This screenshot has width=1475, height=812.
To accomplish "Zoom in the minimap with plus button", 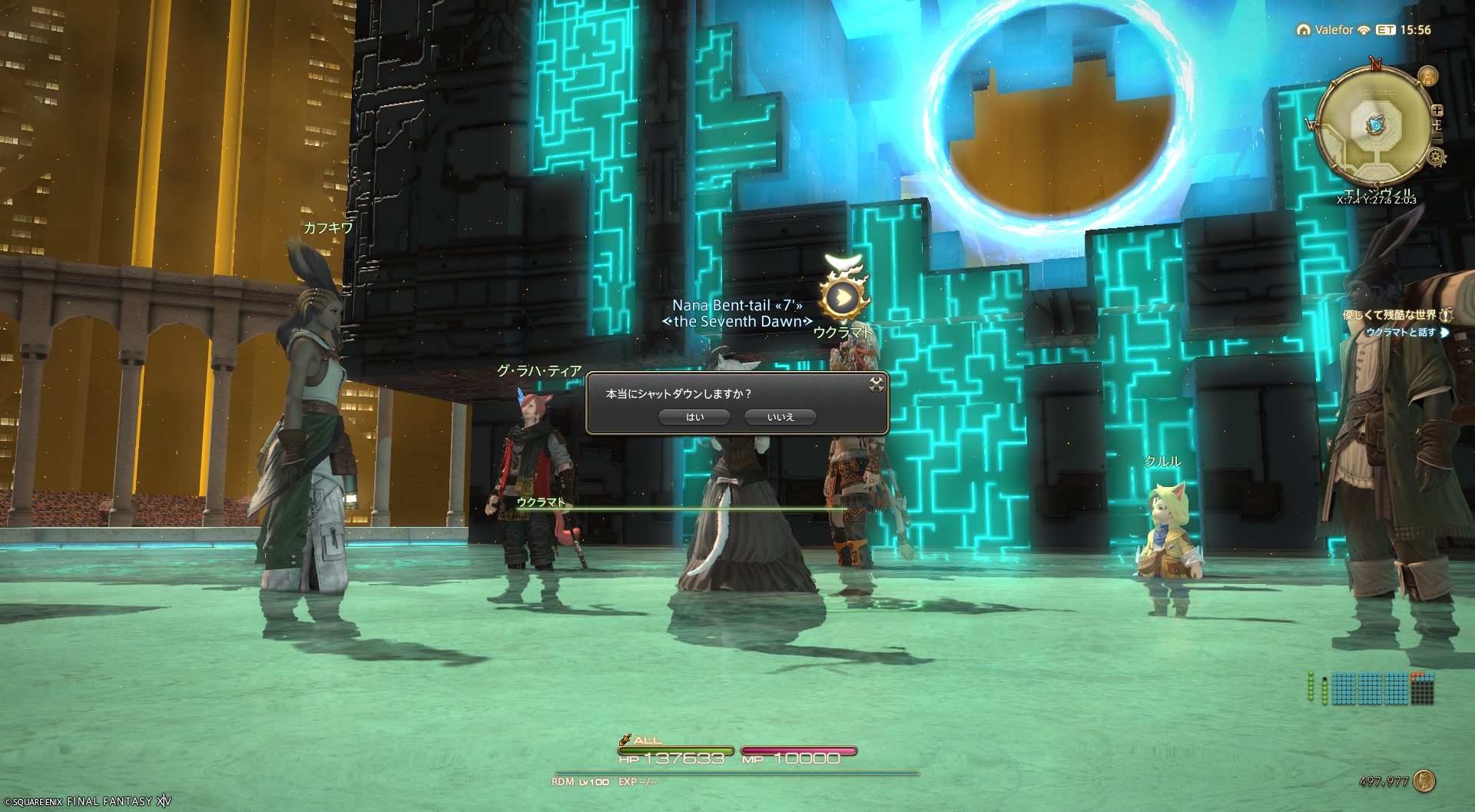I will [x=1437, y=111].
